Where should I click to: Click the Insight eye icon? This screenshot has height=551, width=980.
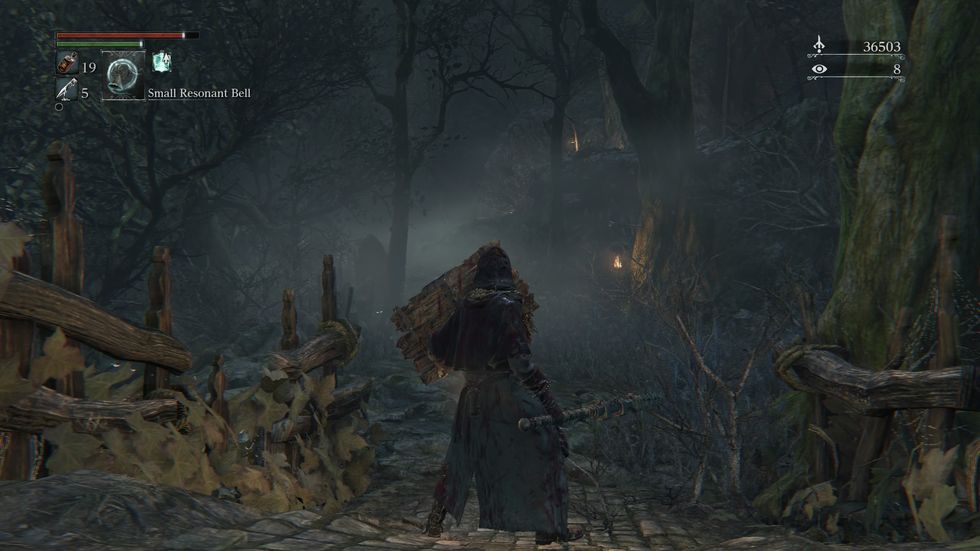click(819, 68)
